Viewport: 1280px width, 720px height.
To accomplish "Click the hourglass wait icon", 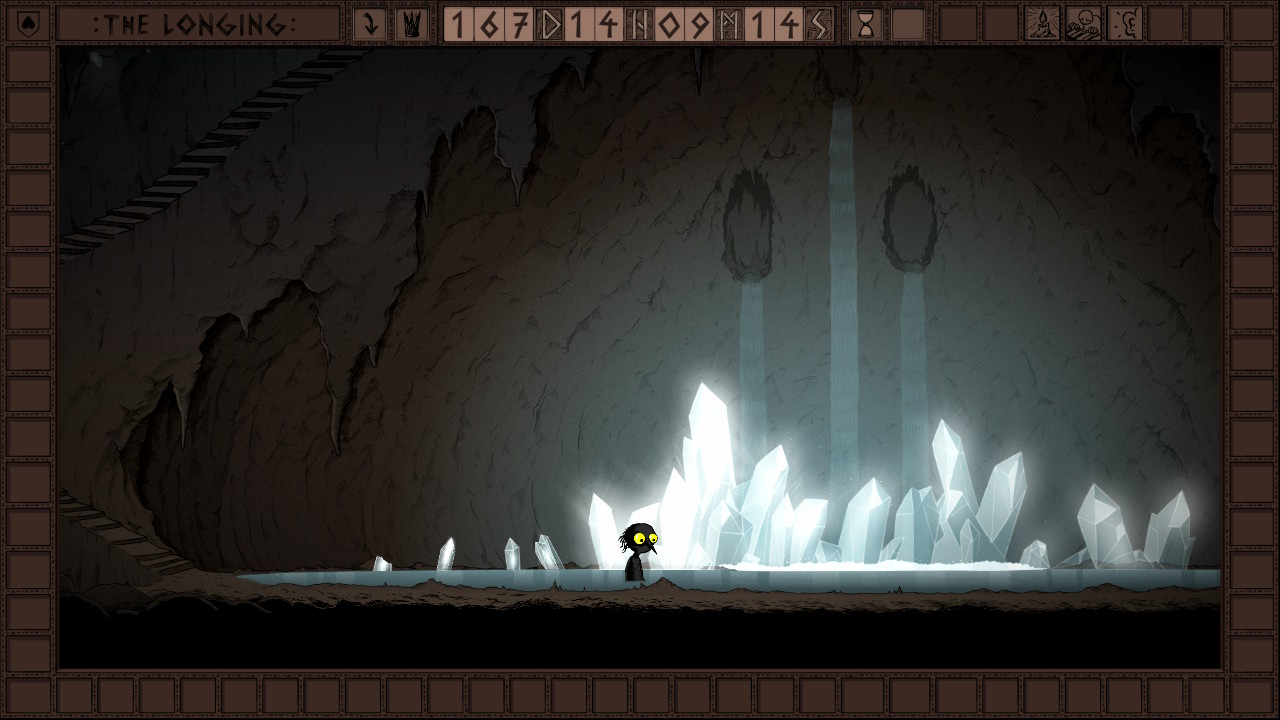I will (x=866, y=24).
